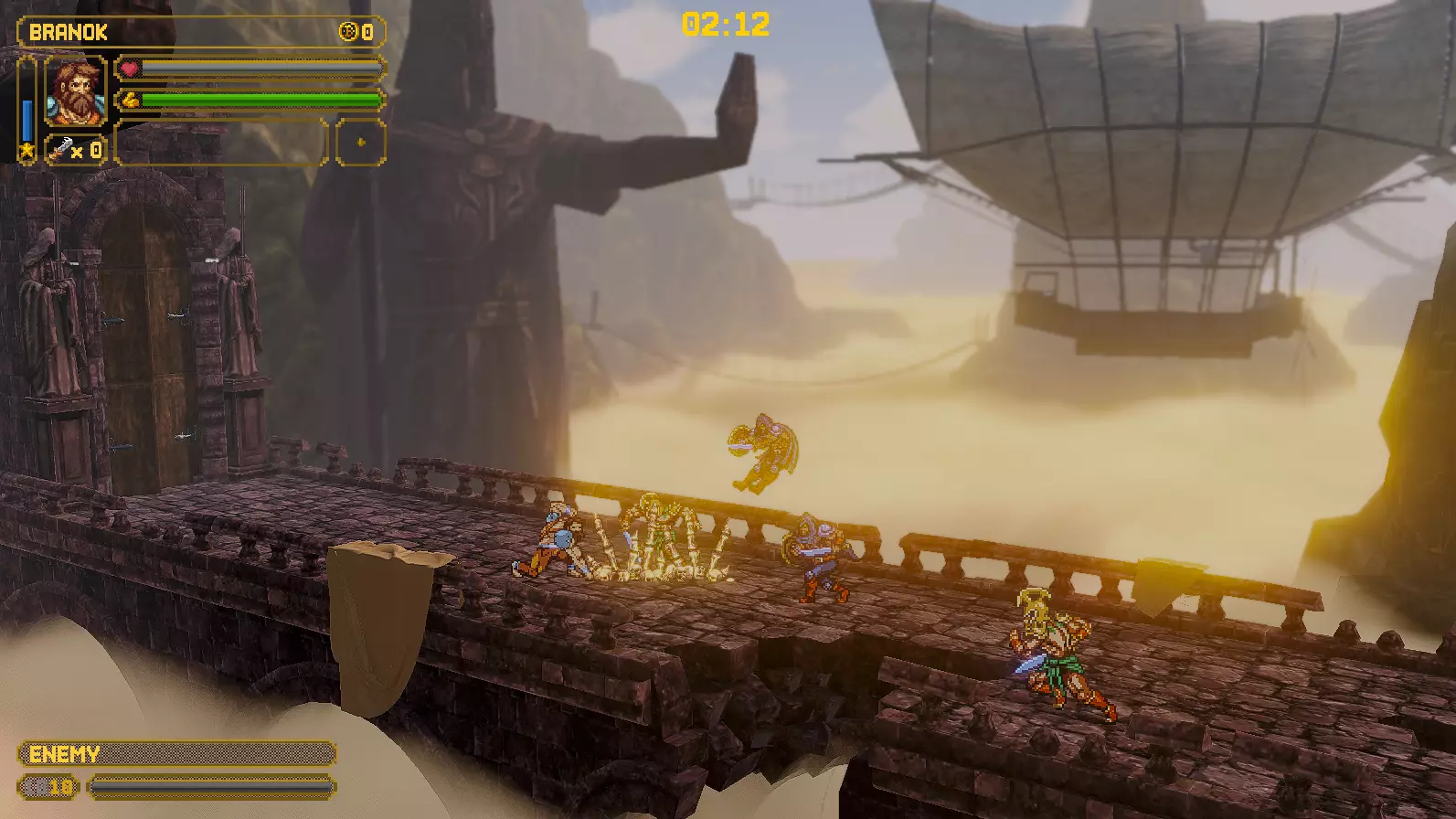Click the enemy kill counter showing 10
This screenshot has width=1456, height=819.
(x=48, y=786)
